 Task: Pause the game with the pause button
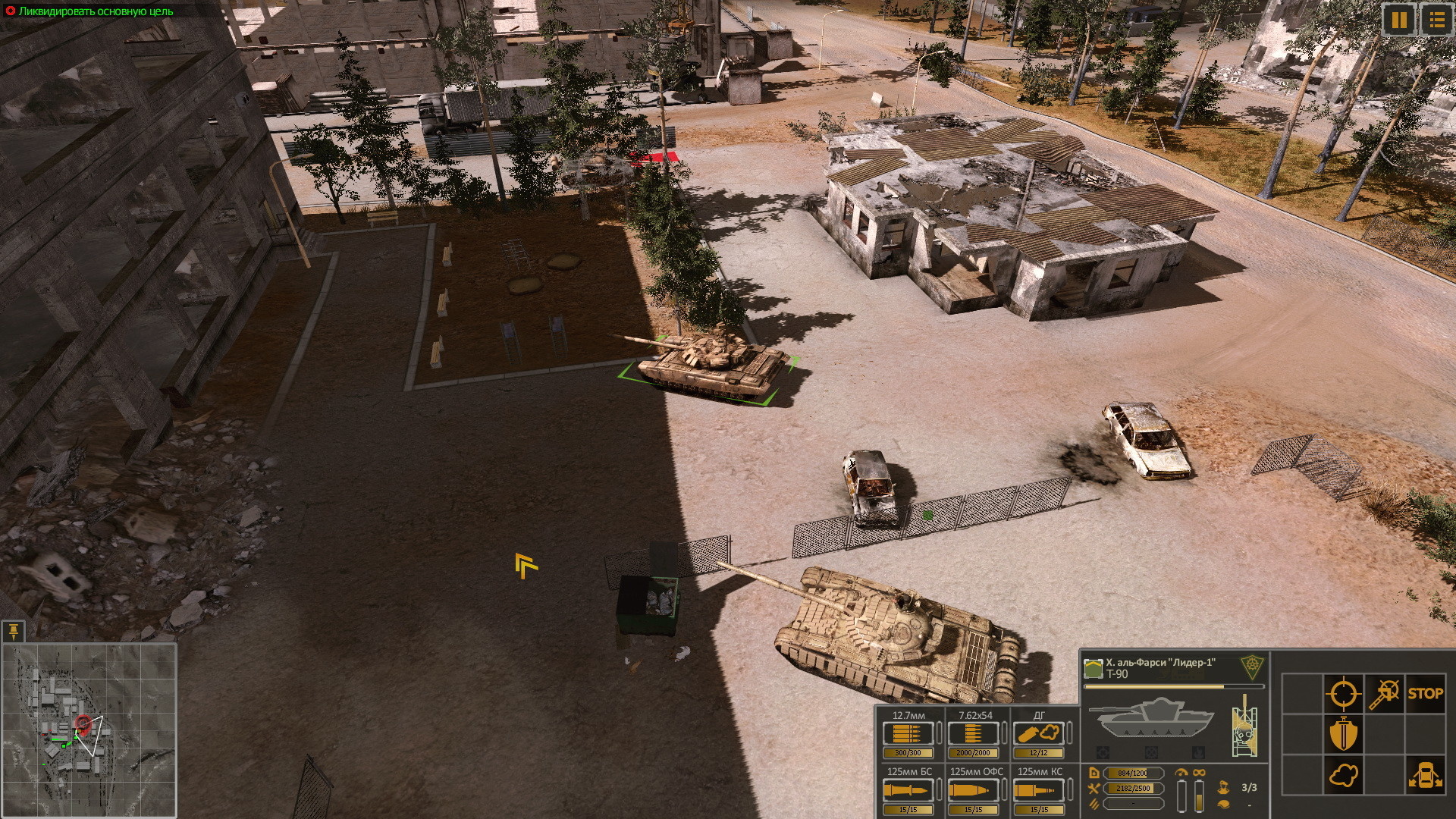pyautogui.click(x=1399, y=20)
